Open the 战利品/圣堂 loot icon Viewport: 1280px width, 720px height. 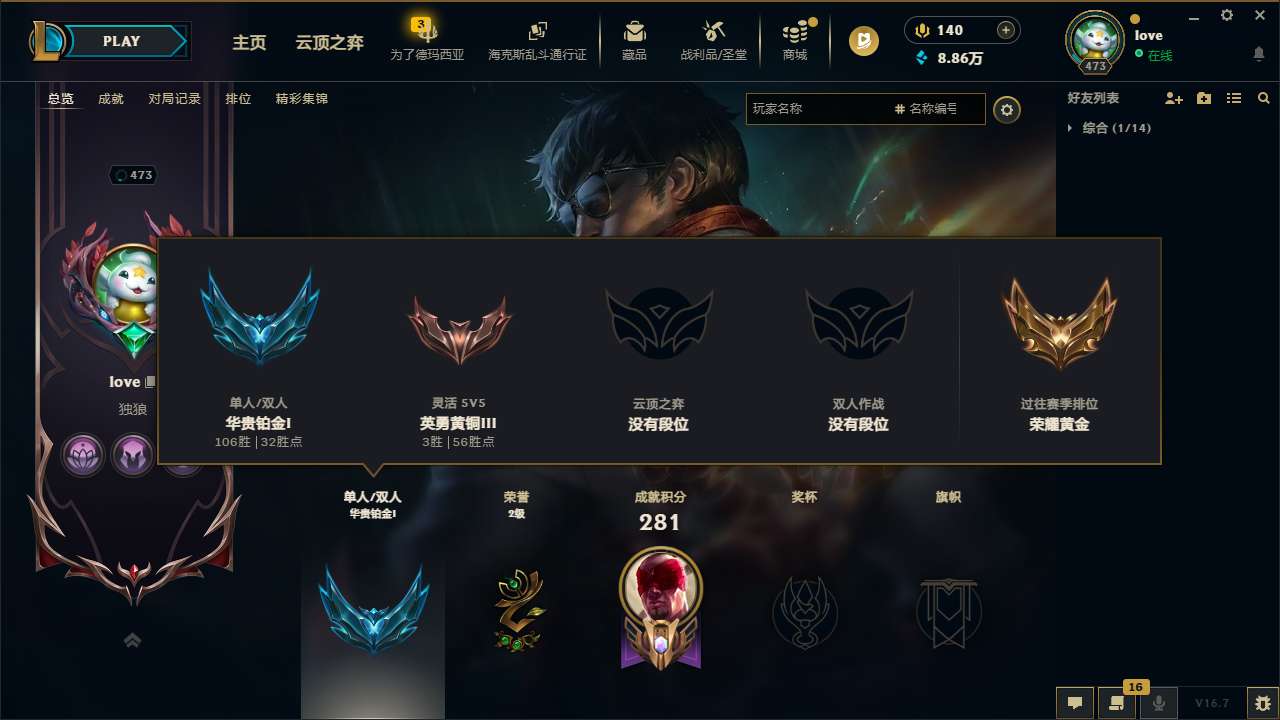(x=712, y=40)
